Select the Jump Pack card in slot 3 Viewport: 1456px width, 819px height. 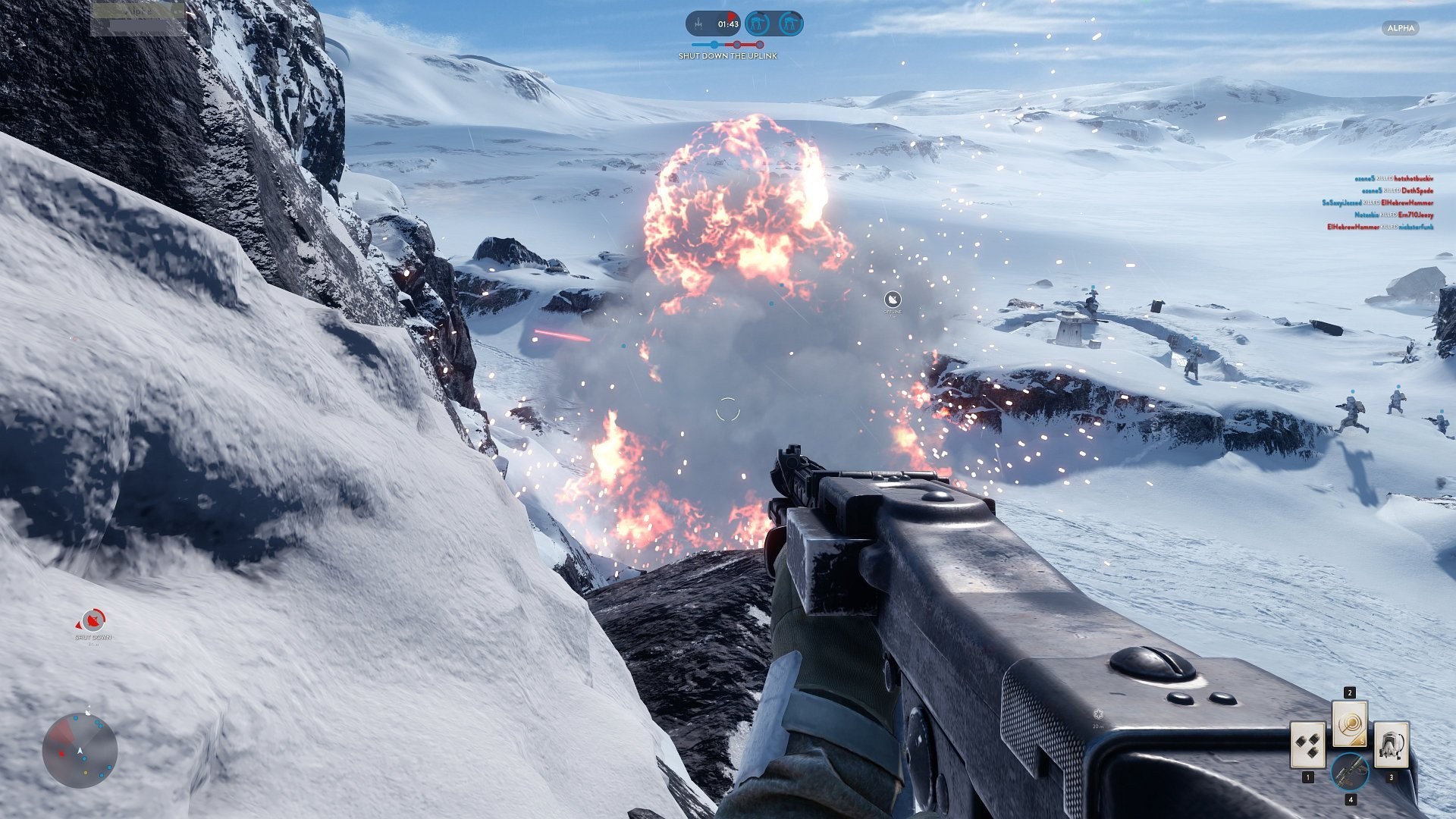[x=1392, y=745]
